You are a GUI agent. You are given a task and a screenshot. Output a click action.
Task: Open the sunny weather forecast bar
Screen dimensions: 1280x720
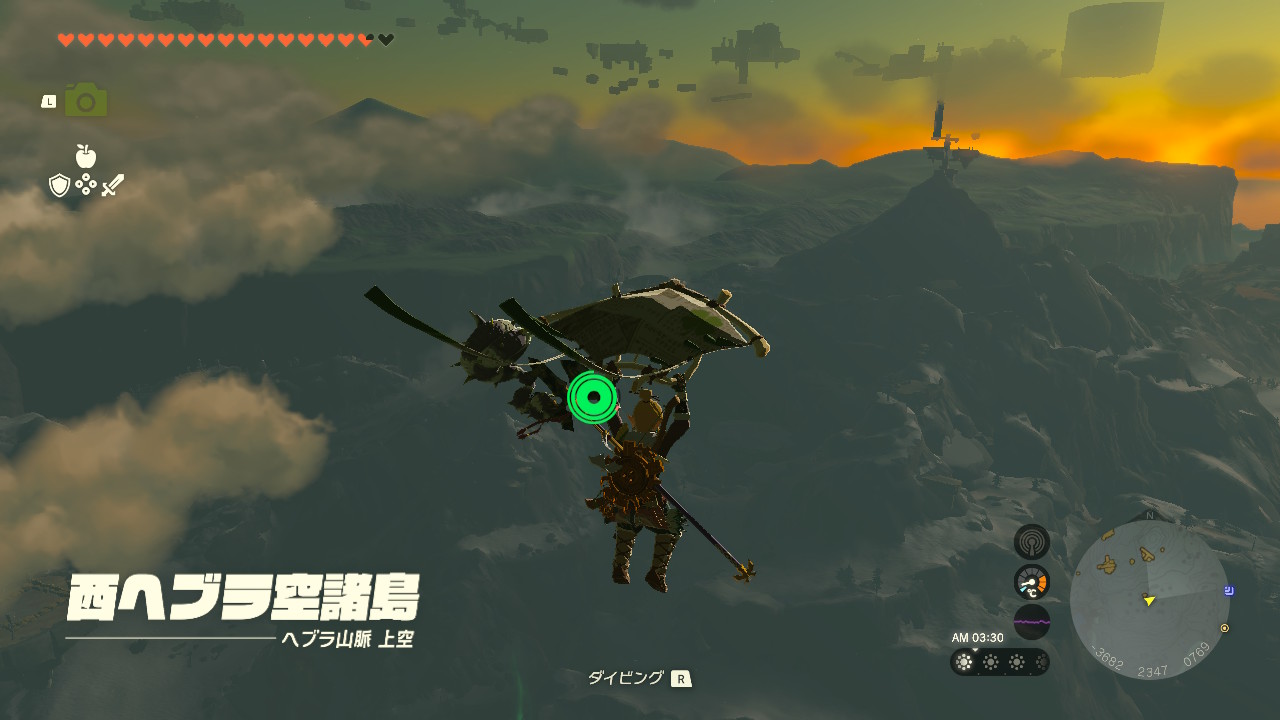(x=1000, y=662)
